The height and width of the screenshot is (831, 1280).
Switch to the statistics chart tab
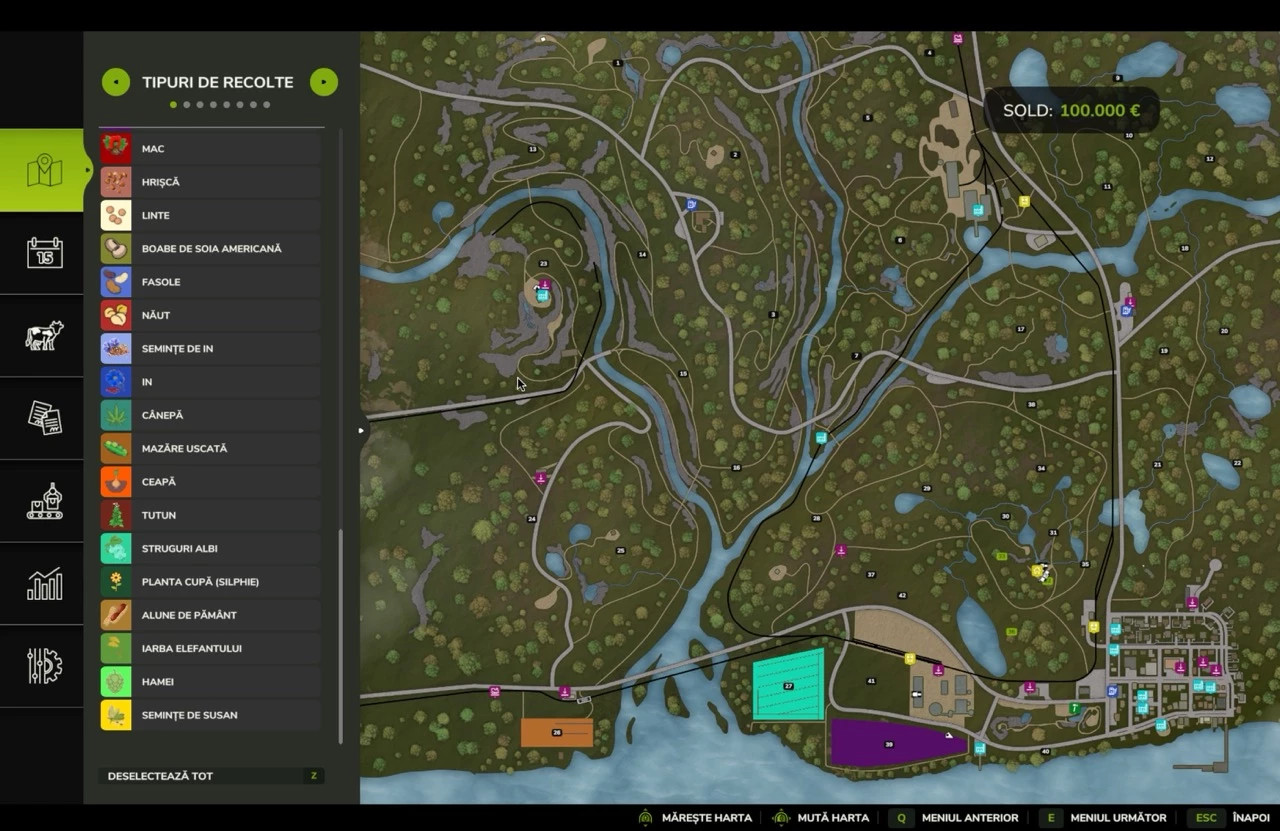44,584
